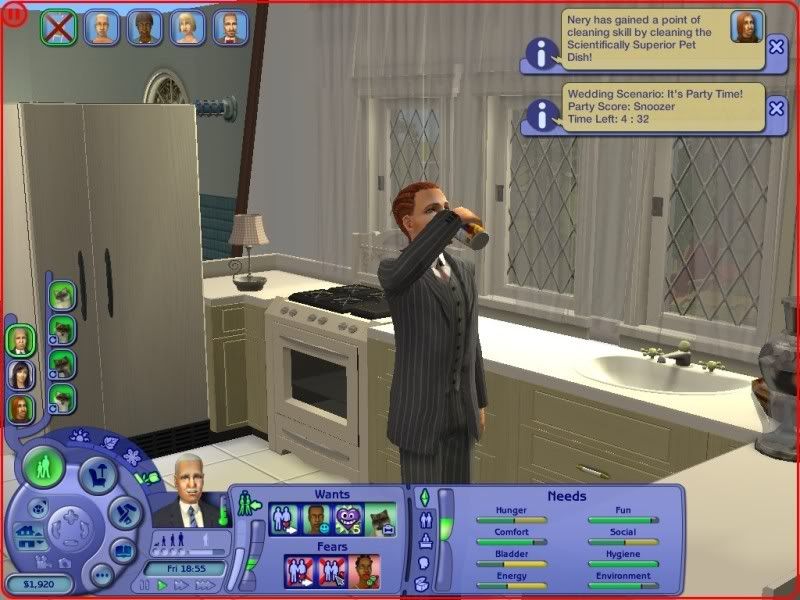Switch to the red-haired sim's household portrait
The width and height of the screenshot is (800, 600).
21,408
